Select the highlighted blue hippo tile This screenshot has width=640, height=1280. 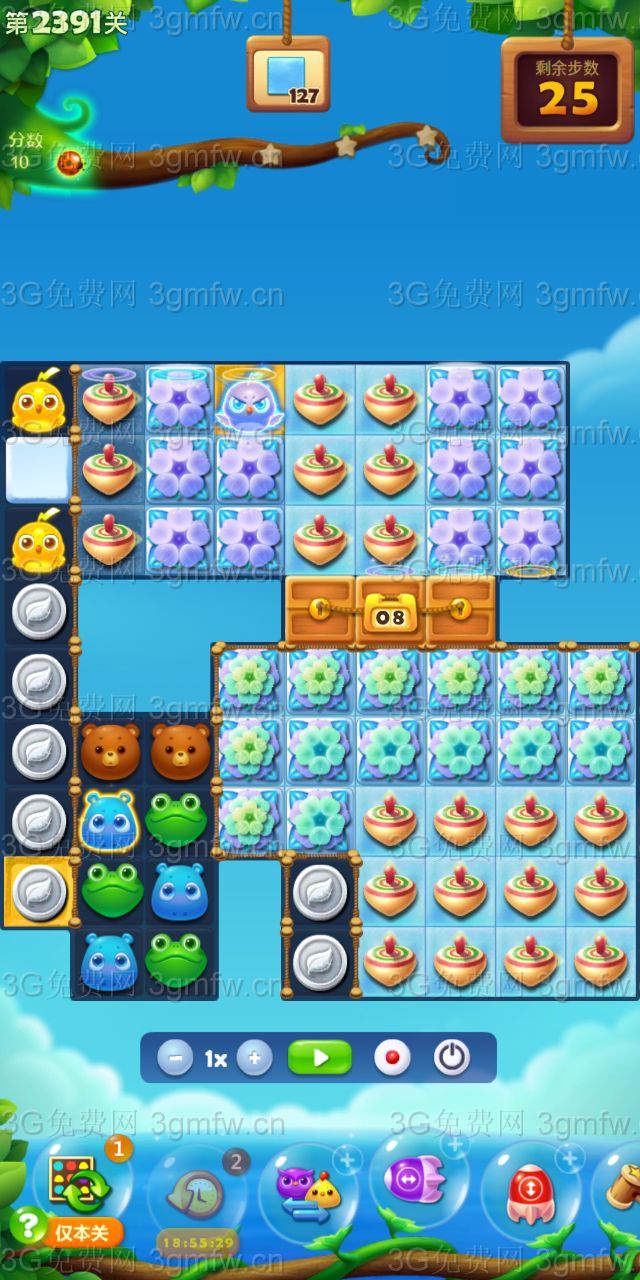point(109,820)
